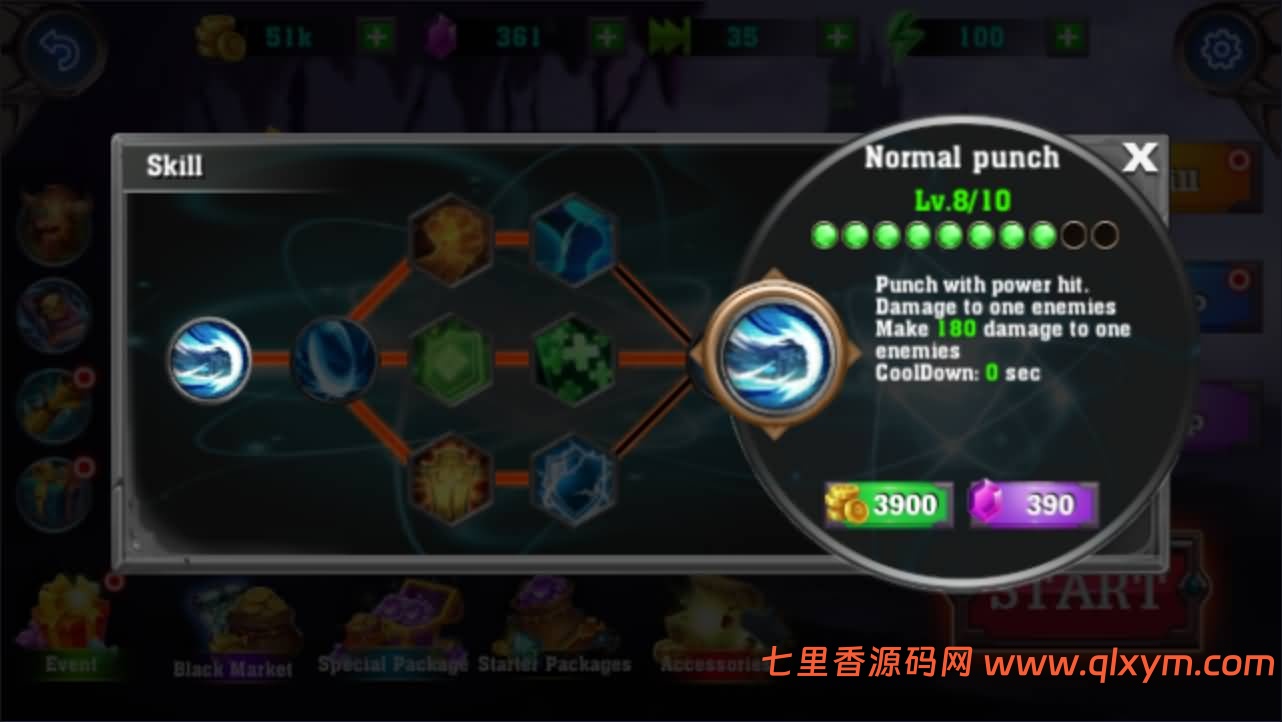Select the green cross-shaped skill node
Image resolution: width=1282 pixels, height=722 pixels.
572,360
